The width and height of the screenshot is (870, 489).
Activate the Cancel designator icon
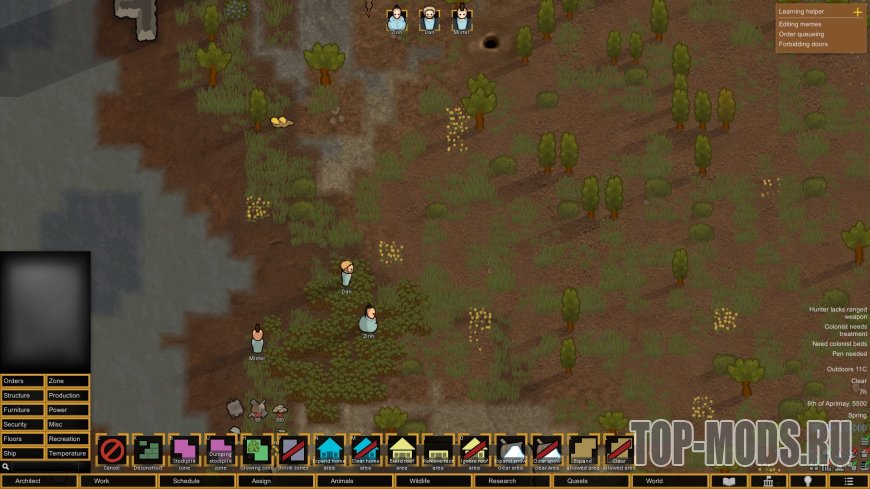click(x=112, y=451)
